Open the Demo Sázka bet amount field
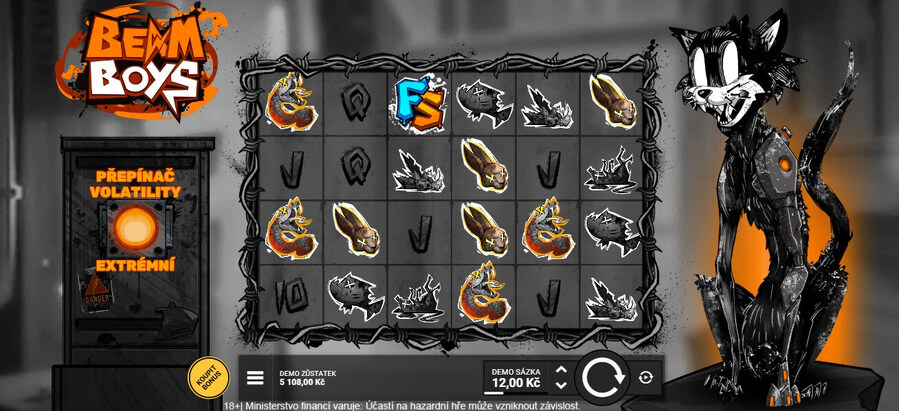Screen dimensions: 899x411 516,379
